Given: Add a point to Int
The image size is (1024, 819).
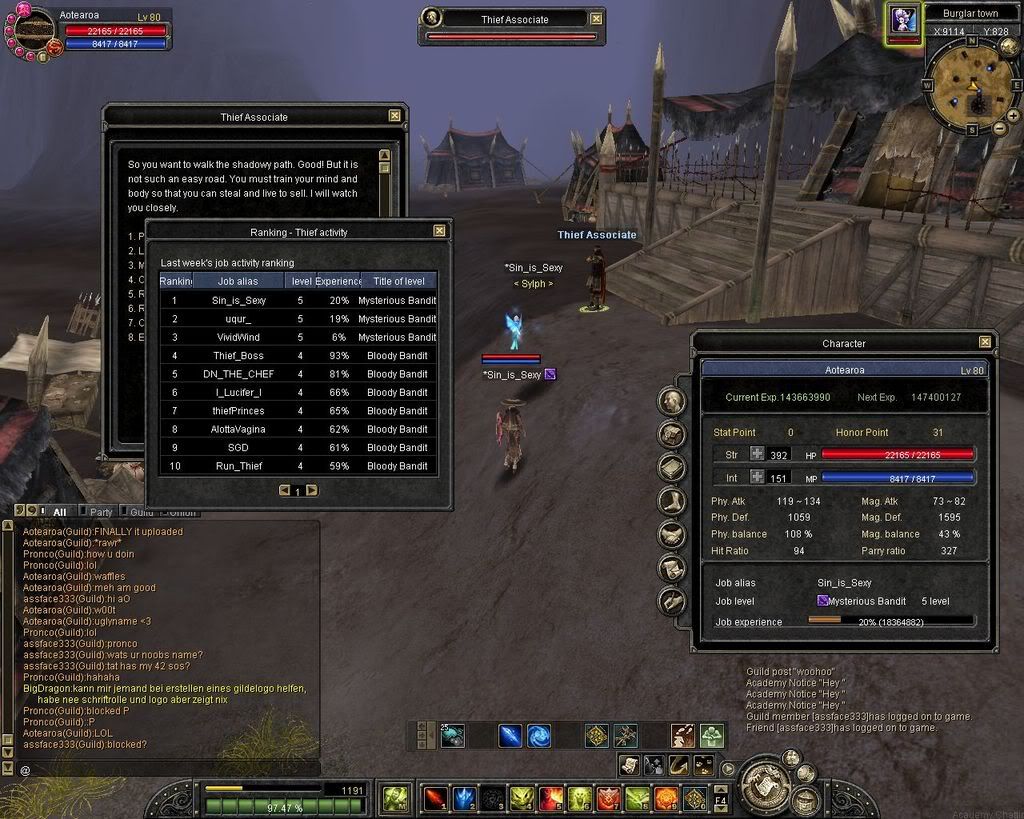Looking at the screenshot, I should [757, 478].
